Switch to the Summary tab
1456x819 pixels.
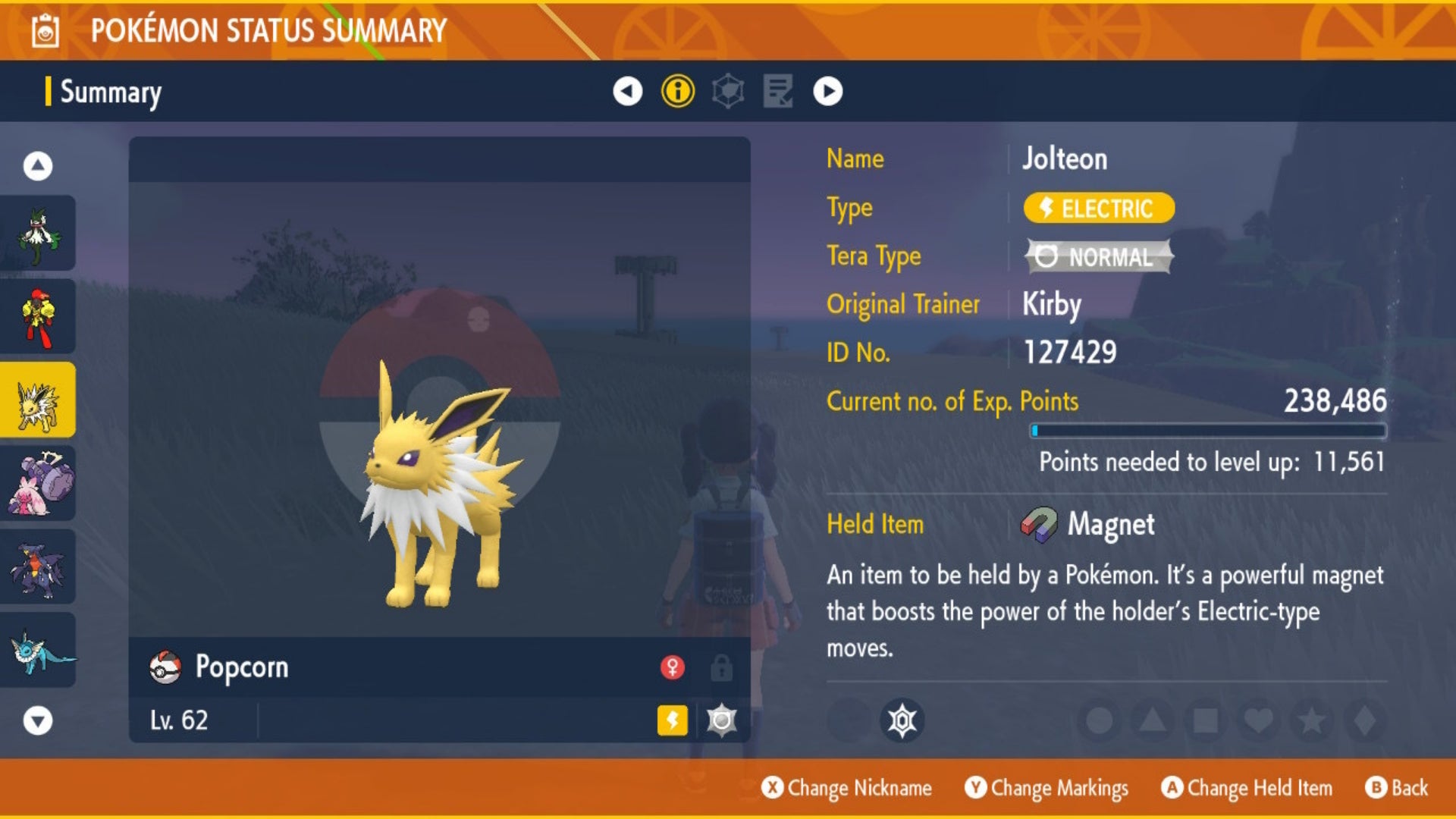tap(111, 93)
